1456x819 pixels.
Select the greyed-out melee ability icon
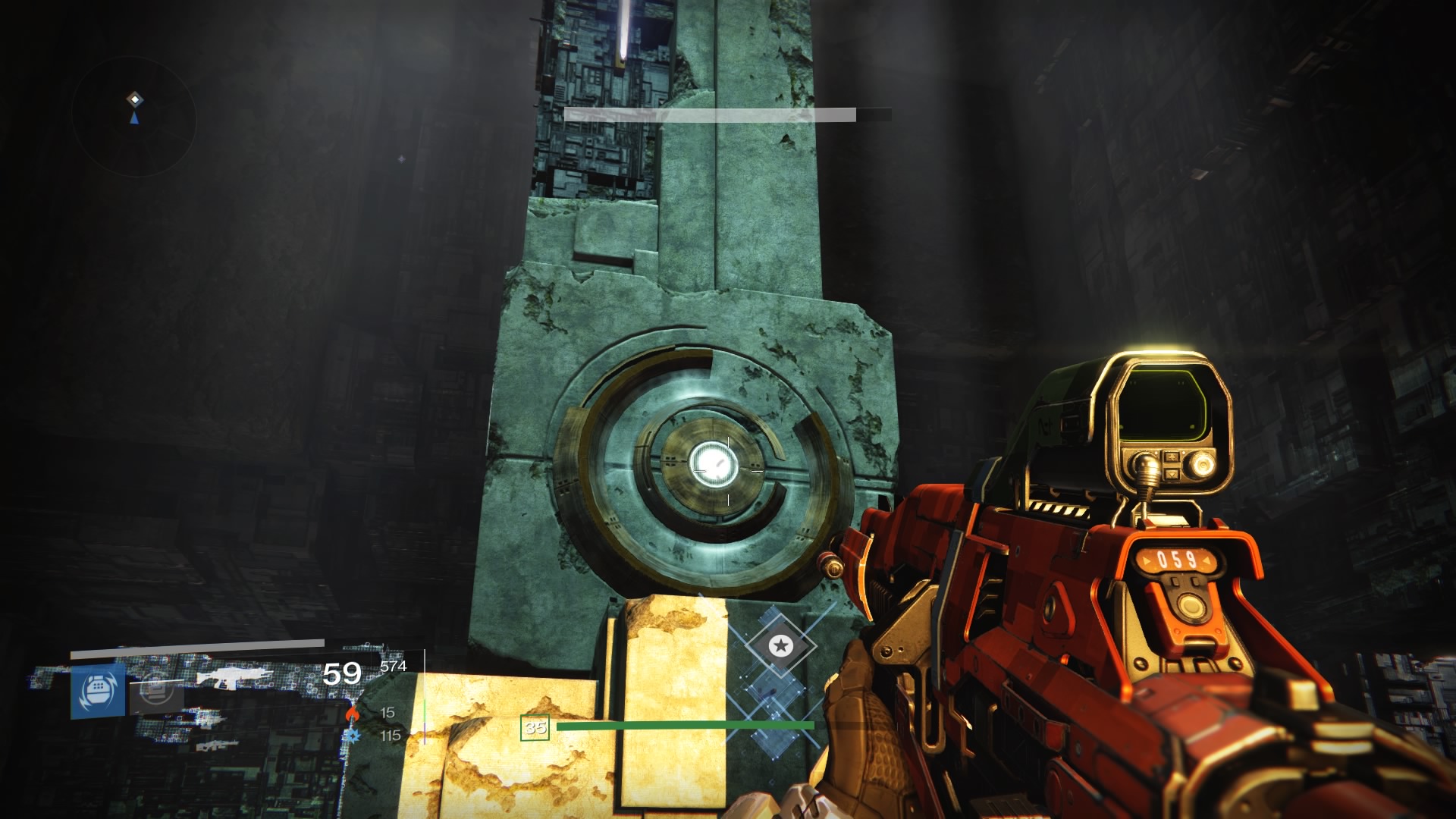(155, 690)
